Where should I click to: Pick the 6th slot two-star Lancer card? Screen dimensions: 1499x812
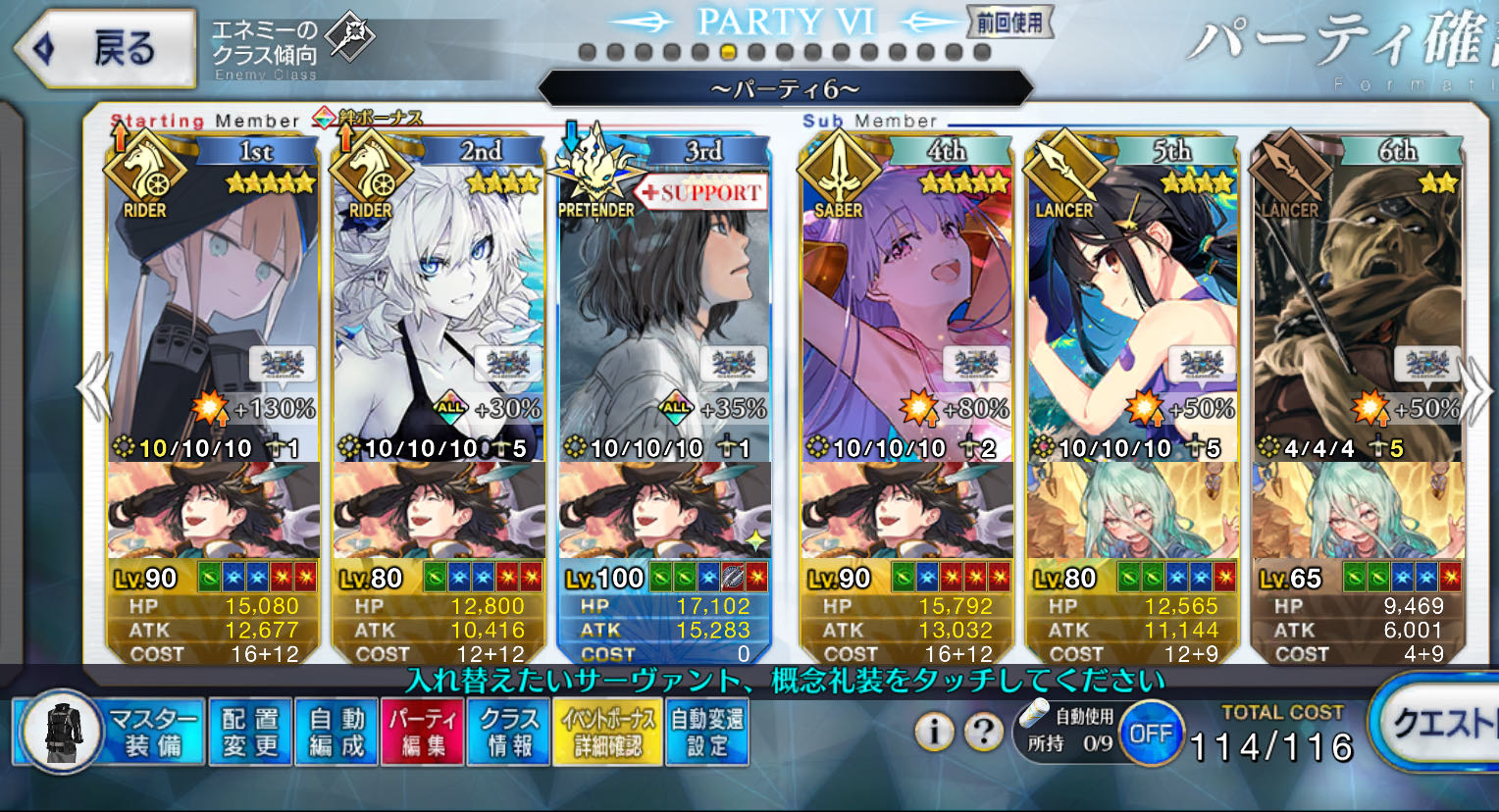coord(1358,314)
